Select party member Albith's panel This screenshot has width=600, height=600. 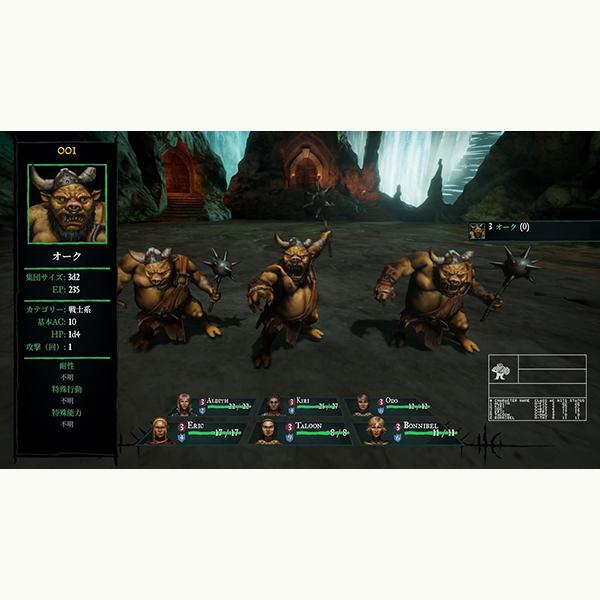coord(215,405)
